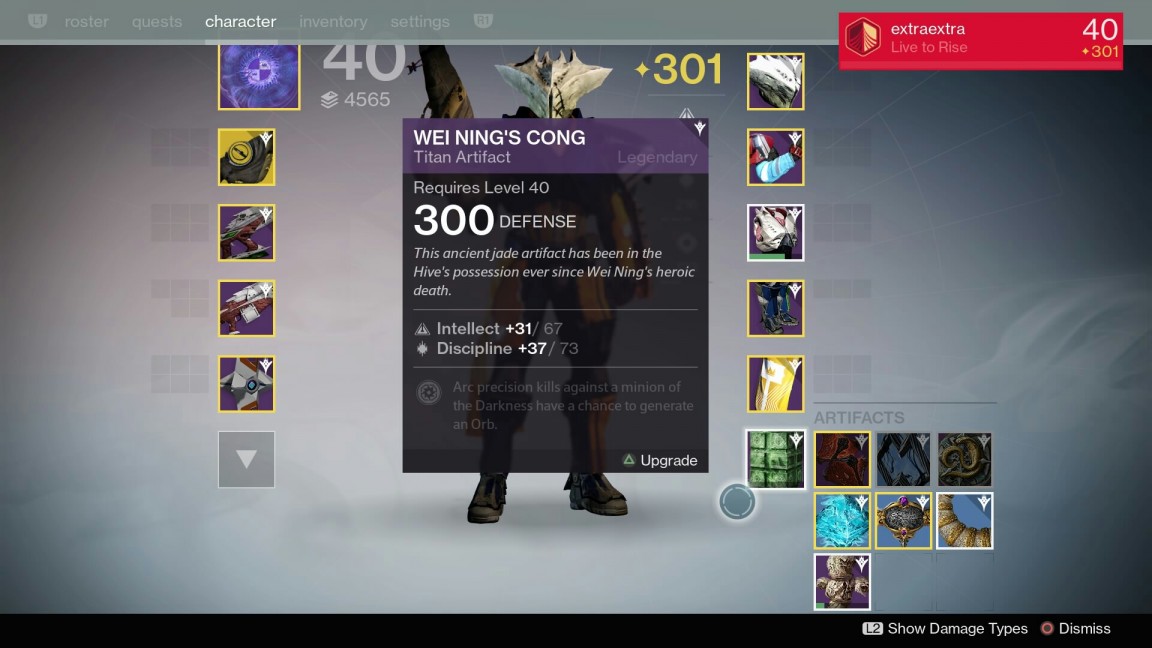Choose the red and blue gauntlets slot
1152x648 pixels.
click(775, 157)
